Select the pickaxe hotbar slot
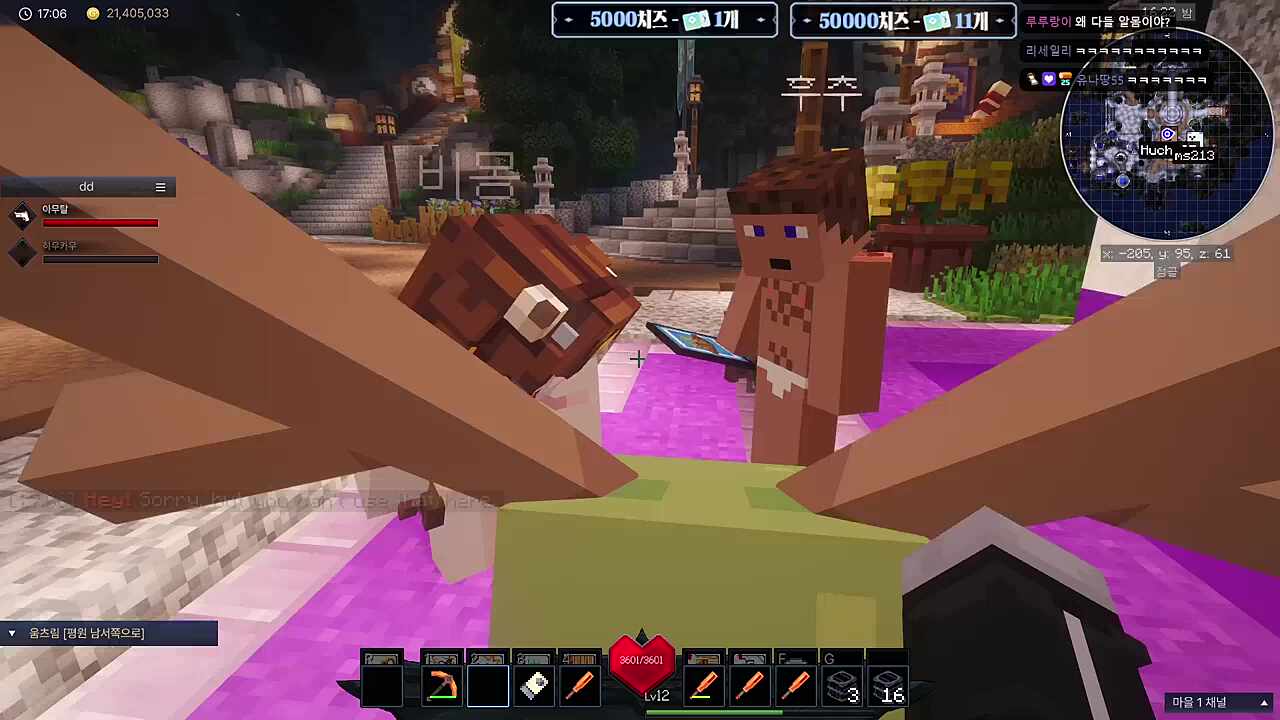This screenshot has width=1280, height=720. (x=441, y=687)
